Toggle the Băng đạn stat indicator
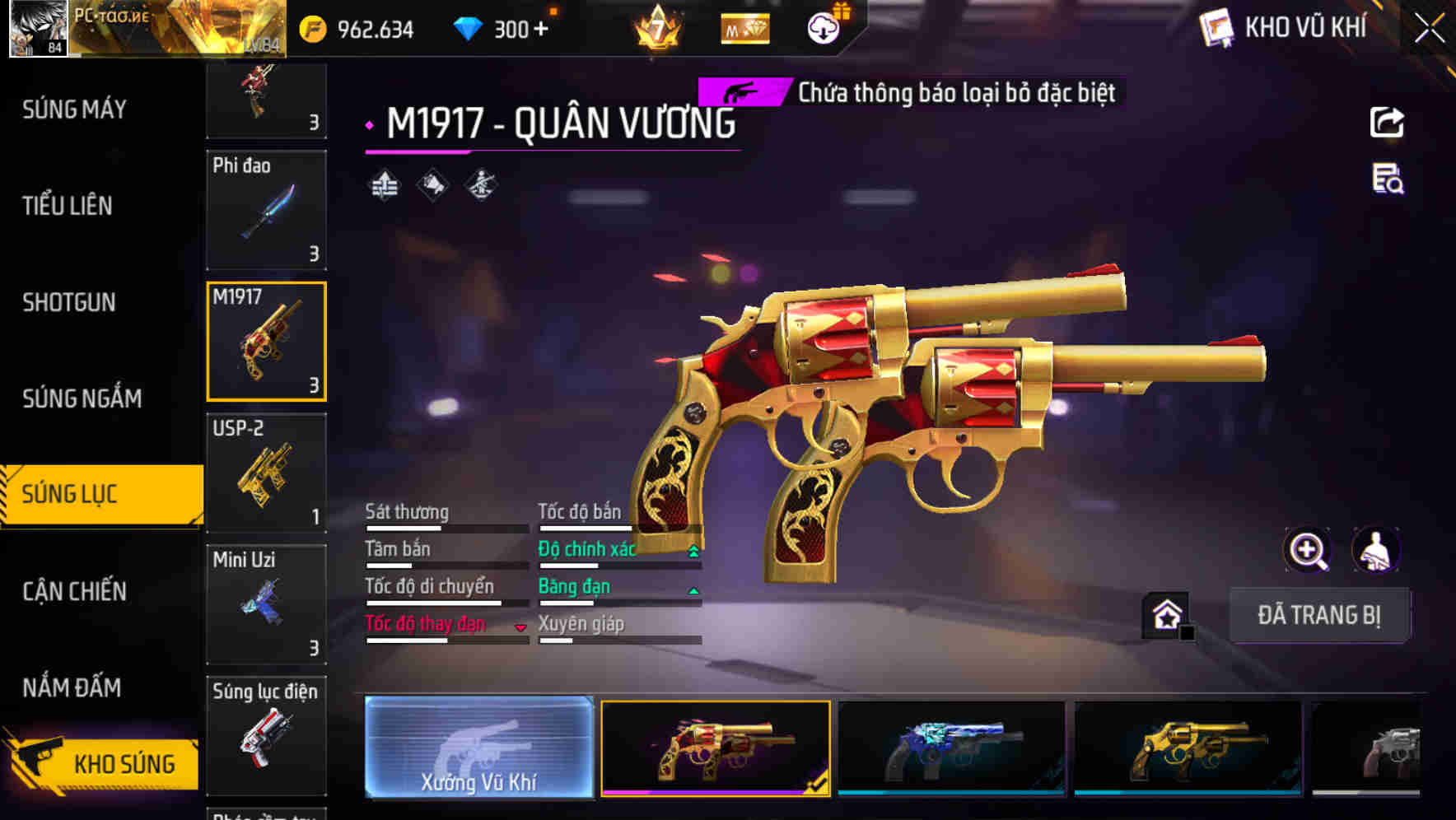The image size is (1456, 820). 693,589
